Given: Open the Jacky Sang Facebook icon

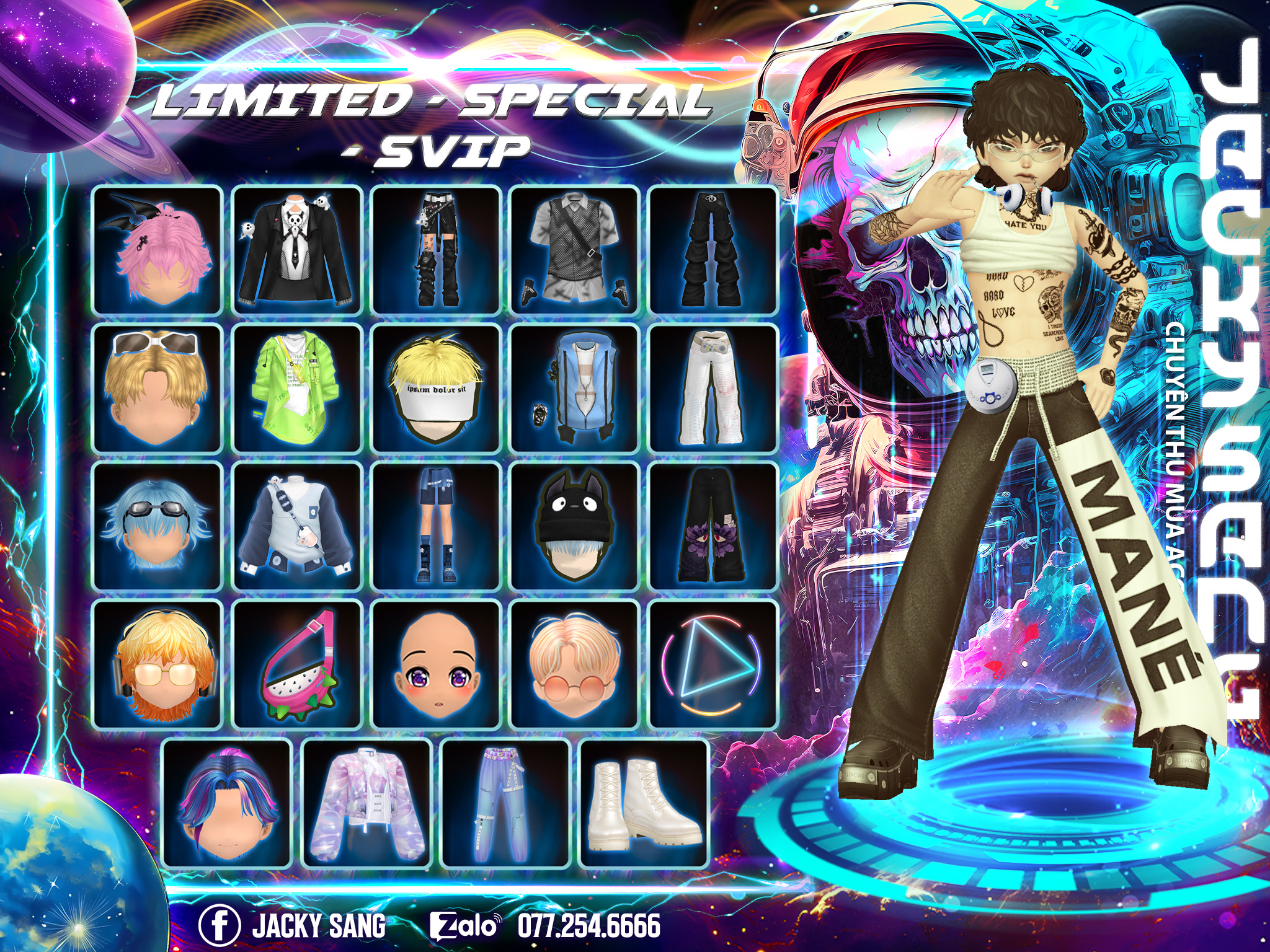Looking at the screenshot, I should pyautogui.click(x=220, y=925).
